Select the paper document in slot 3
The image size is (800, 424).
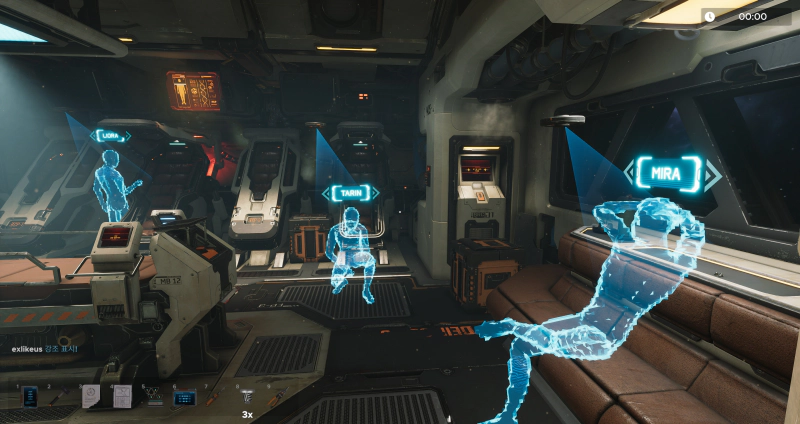91,396
